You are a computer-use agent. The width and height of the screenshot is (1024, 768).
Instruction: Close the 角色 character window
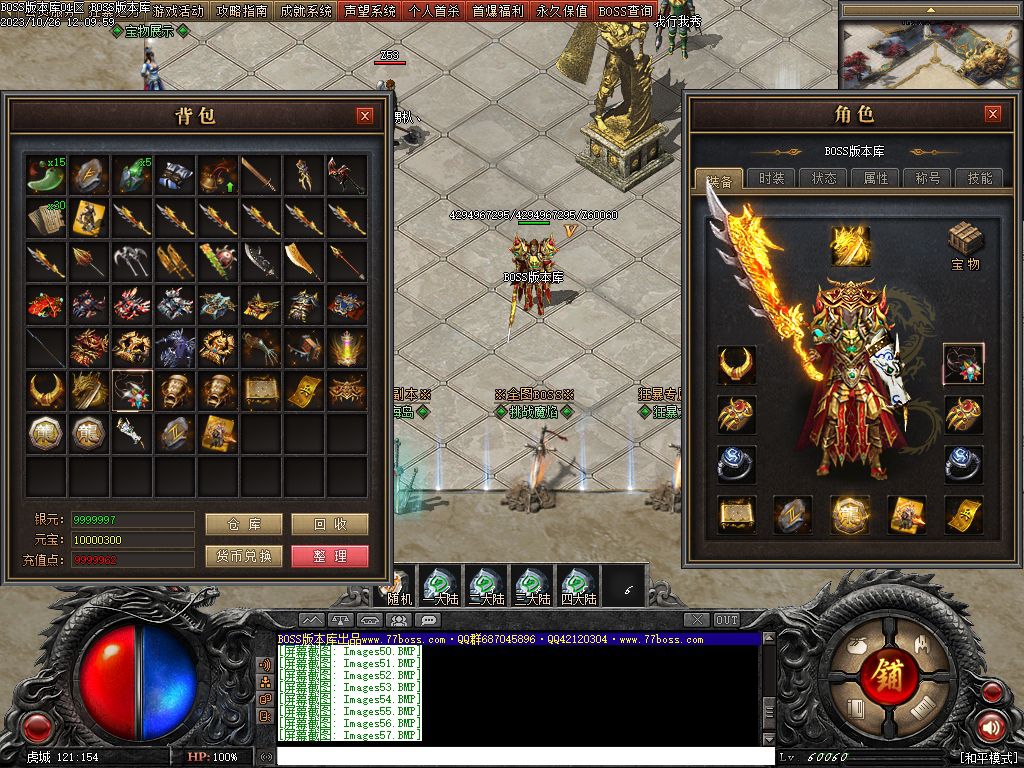pos(992,114)
